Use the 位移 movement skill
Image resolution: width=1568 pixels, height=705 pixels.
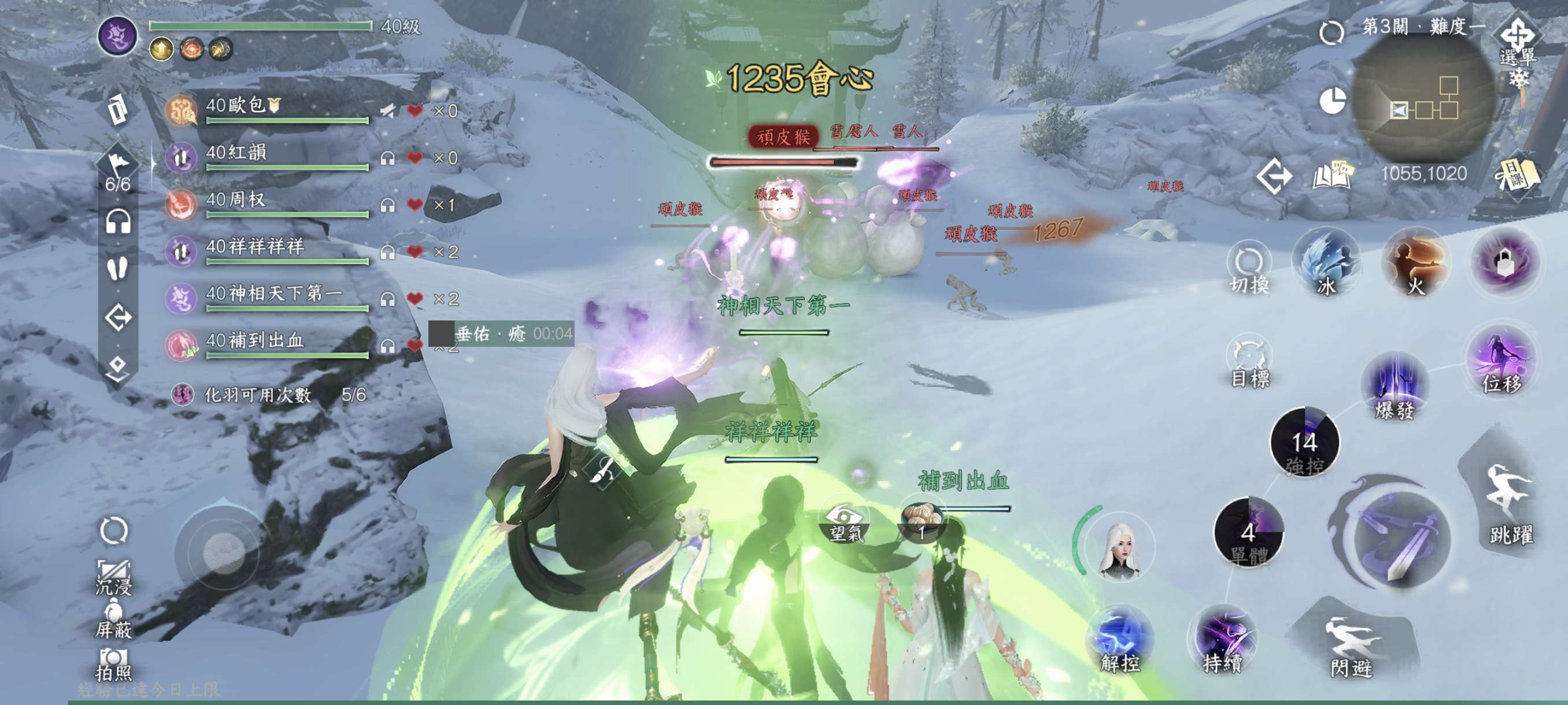1502,363
